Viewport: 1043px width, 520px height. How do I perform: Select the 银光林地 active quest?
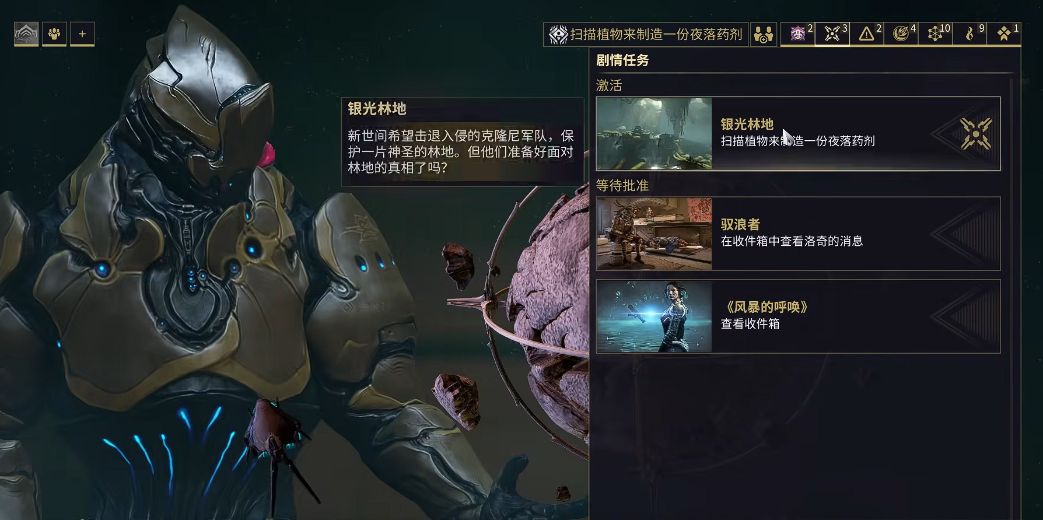[798, 133]
